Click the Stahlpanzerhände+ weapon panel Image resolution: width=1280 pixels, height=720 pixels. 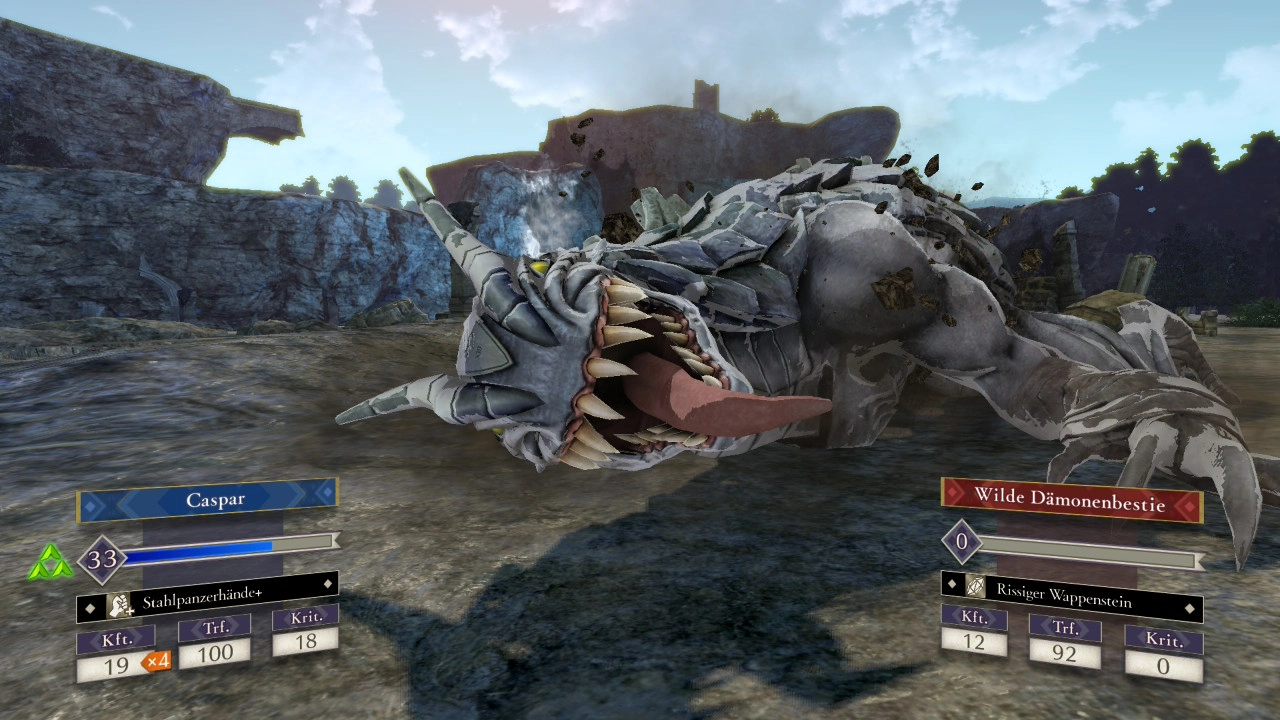point(207,601)
